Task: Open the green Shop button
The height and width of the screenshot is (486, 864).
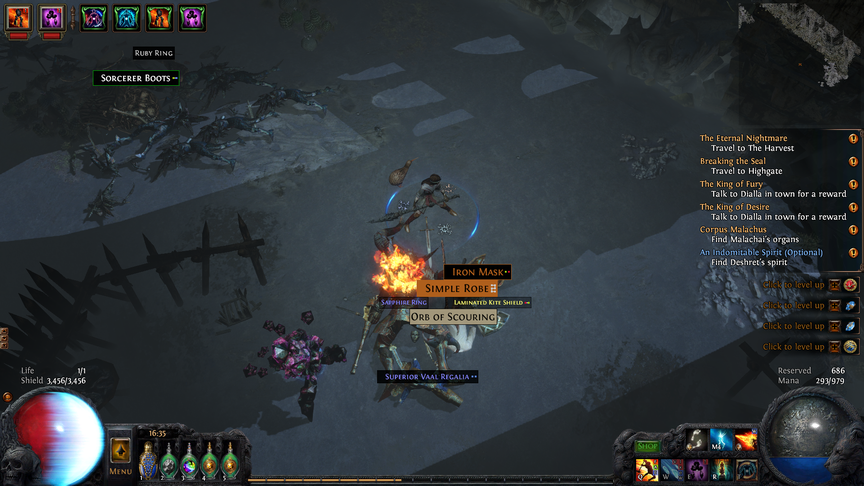Action: pos(649,447)
